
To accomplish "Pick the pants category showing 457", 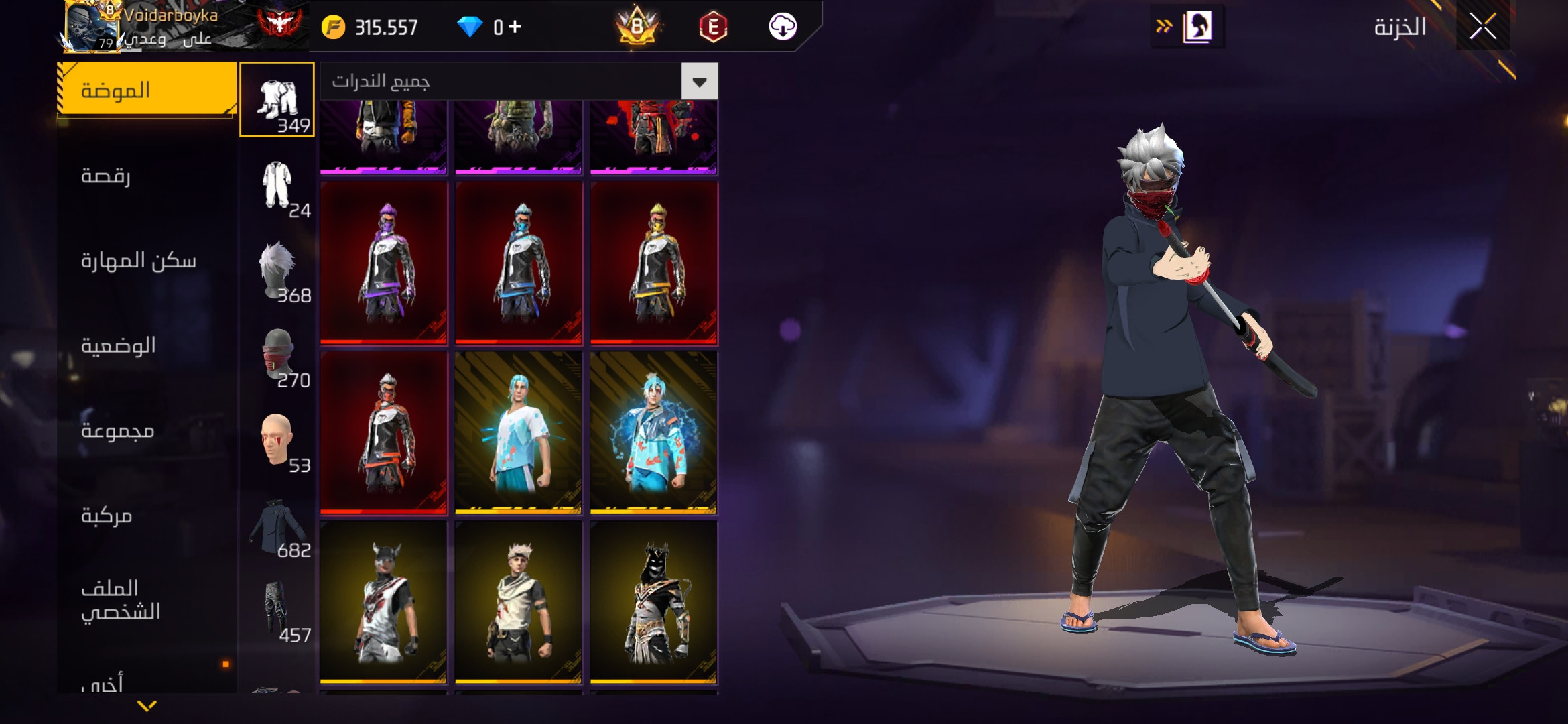I will click(x=277, y=610).
